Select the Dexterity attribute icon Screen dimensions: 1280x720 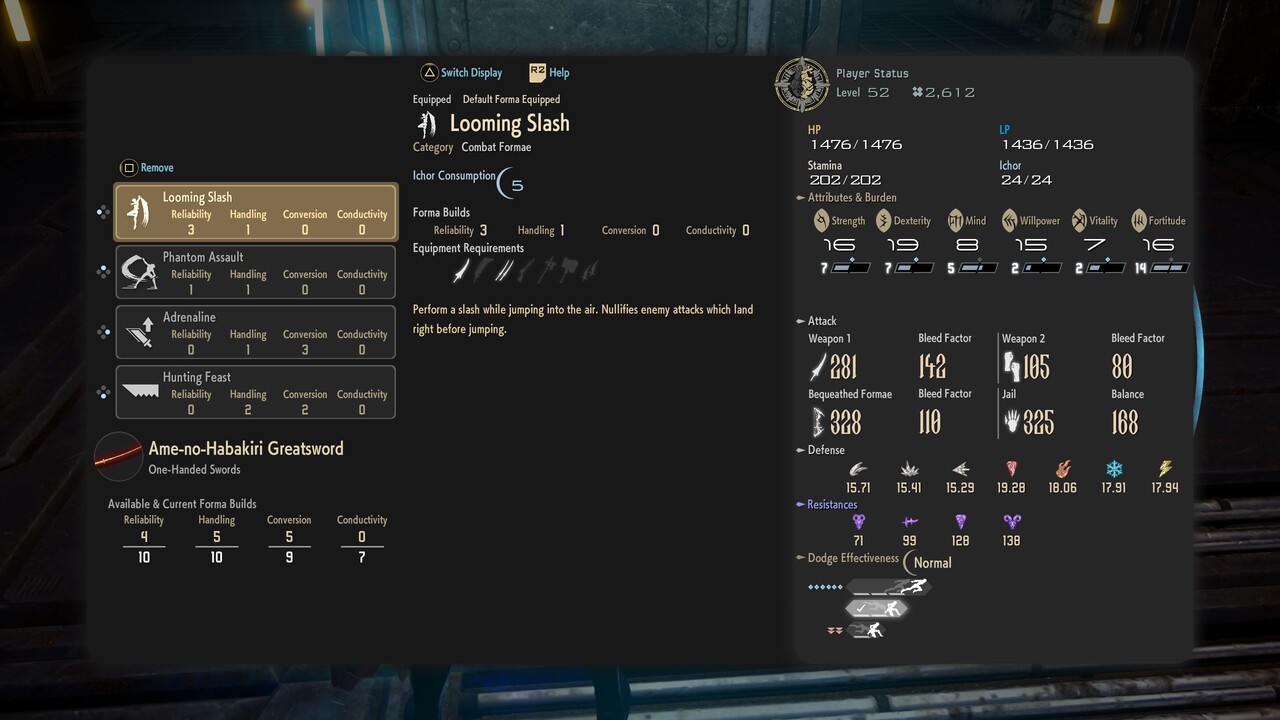tap(884, 221)
